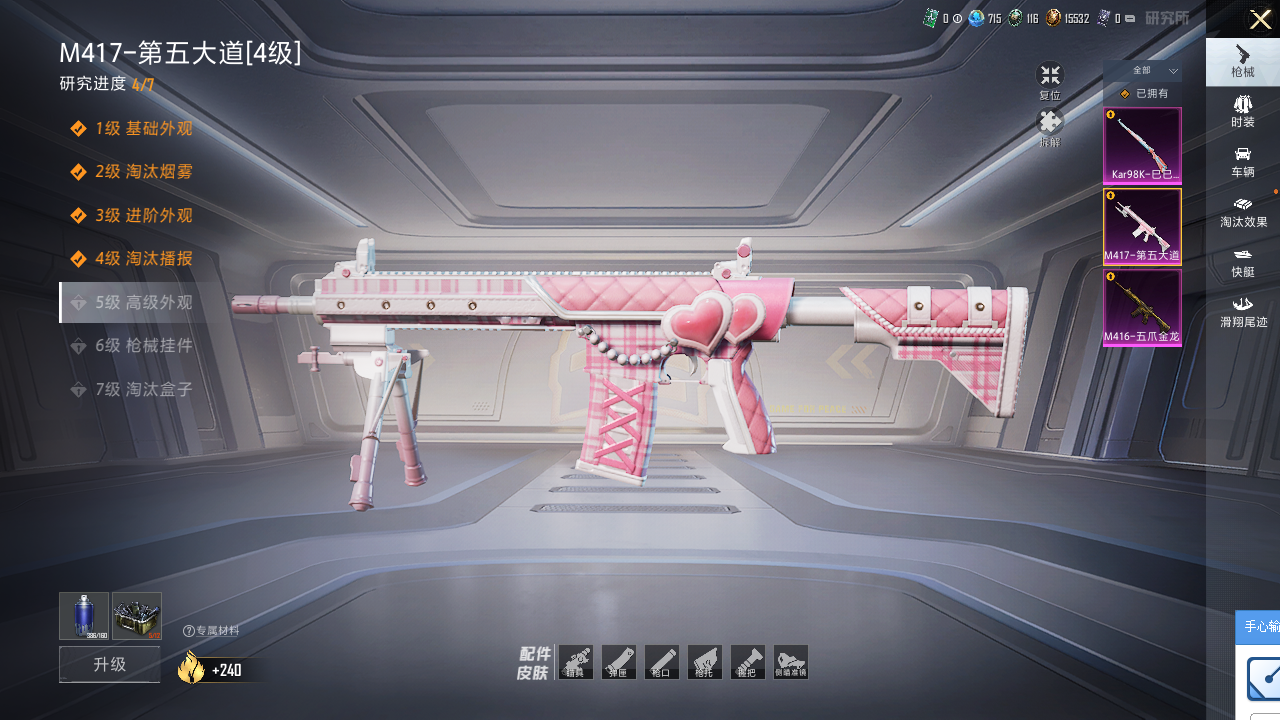Select the 枪托 stock attachment skin

[705, 662]
